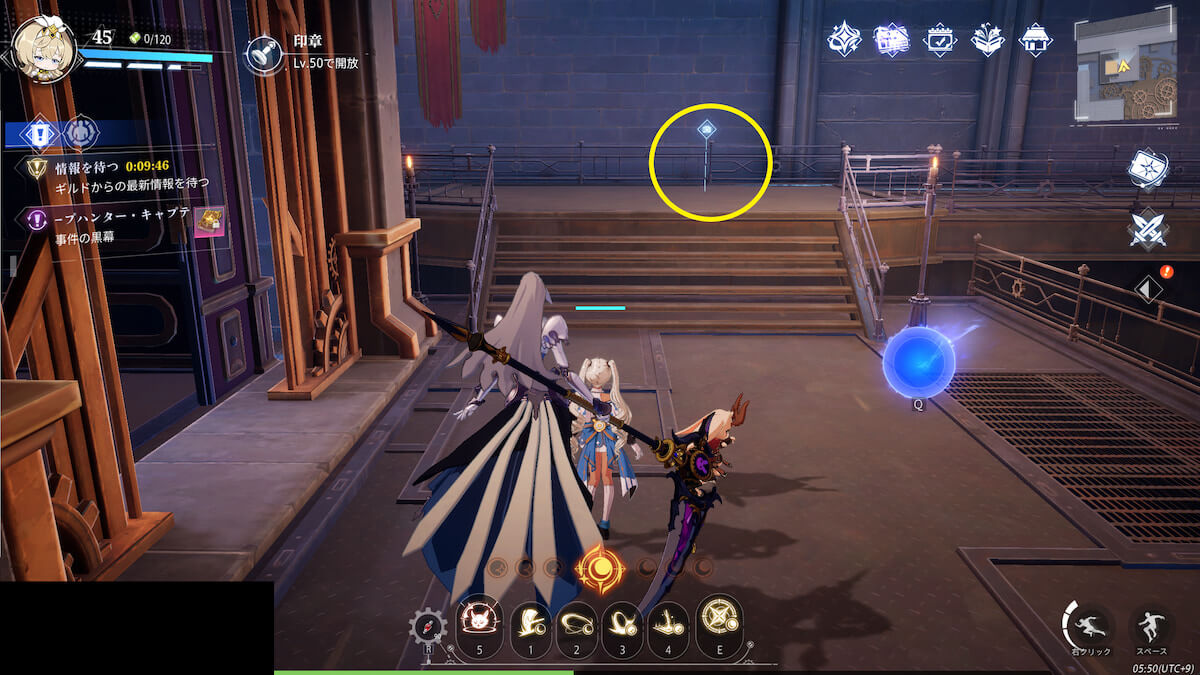
Task: Switch to the team tab icon
Action: [81, 133]
